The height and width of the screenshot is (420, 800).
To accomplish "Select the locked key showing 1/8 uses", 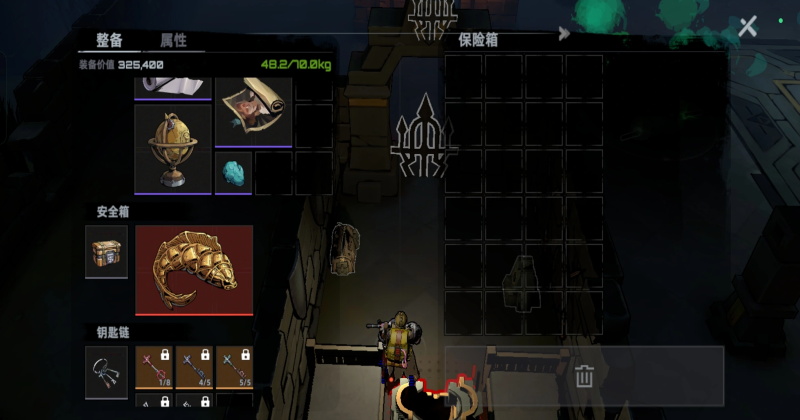I will 154,367.
